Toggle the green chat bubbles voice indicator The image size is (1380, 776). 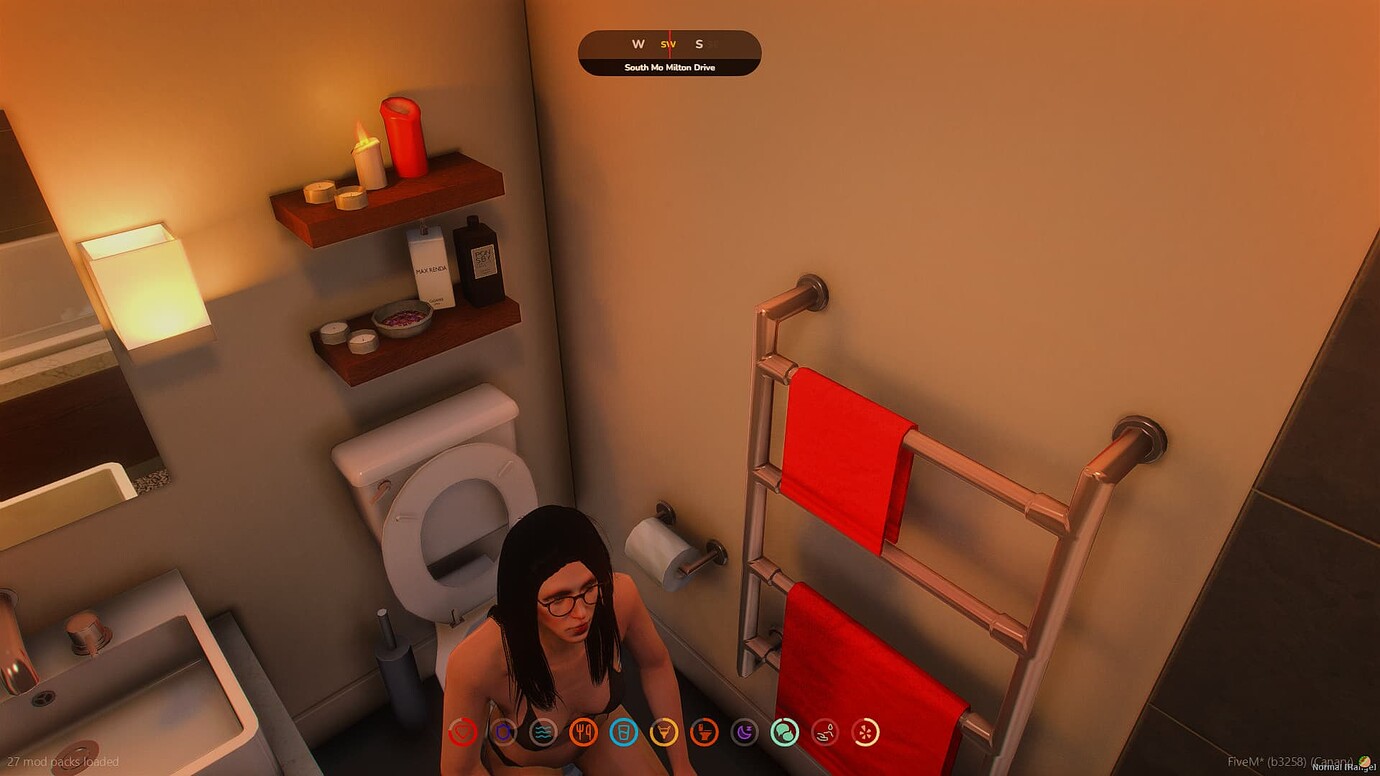785,732
